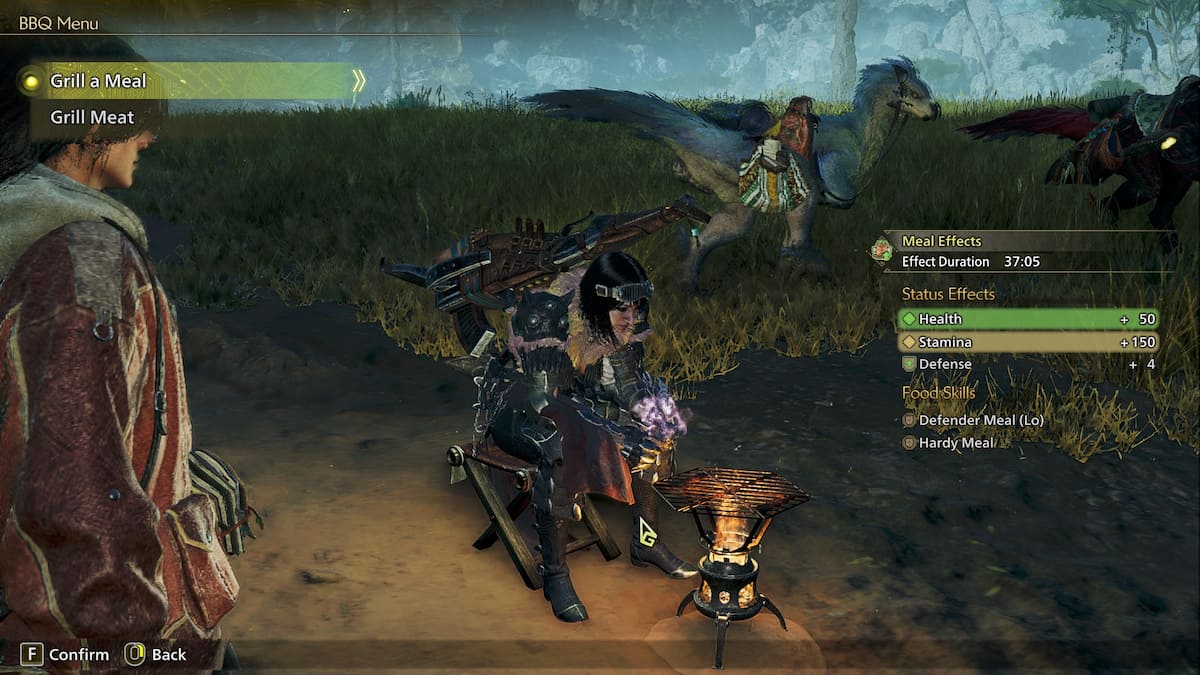
Task: Click the Confirm button
Action: (66, 654)
